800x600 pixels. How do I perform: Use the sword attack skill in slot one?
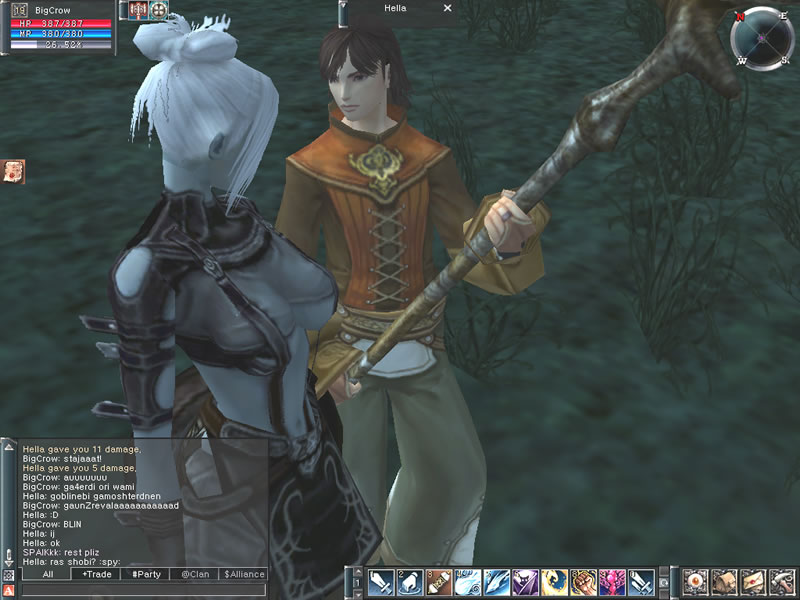(x=381, y=583)
